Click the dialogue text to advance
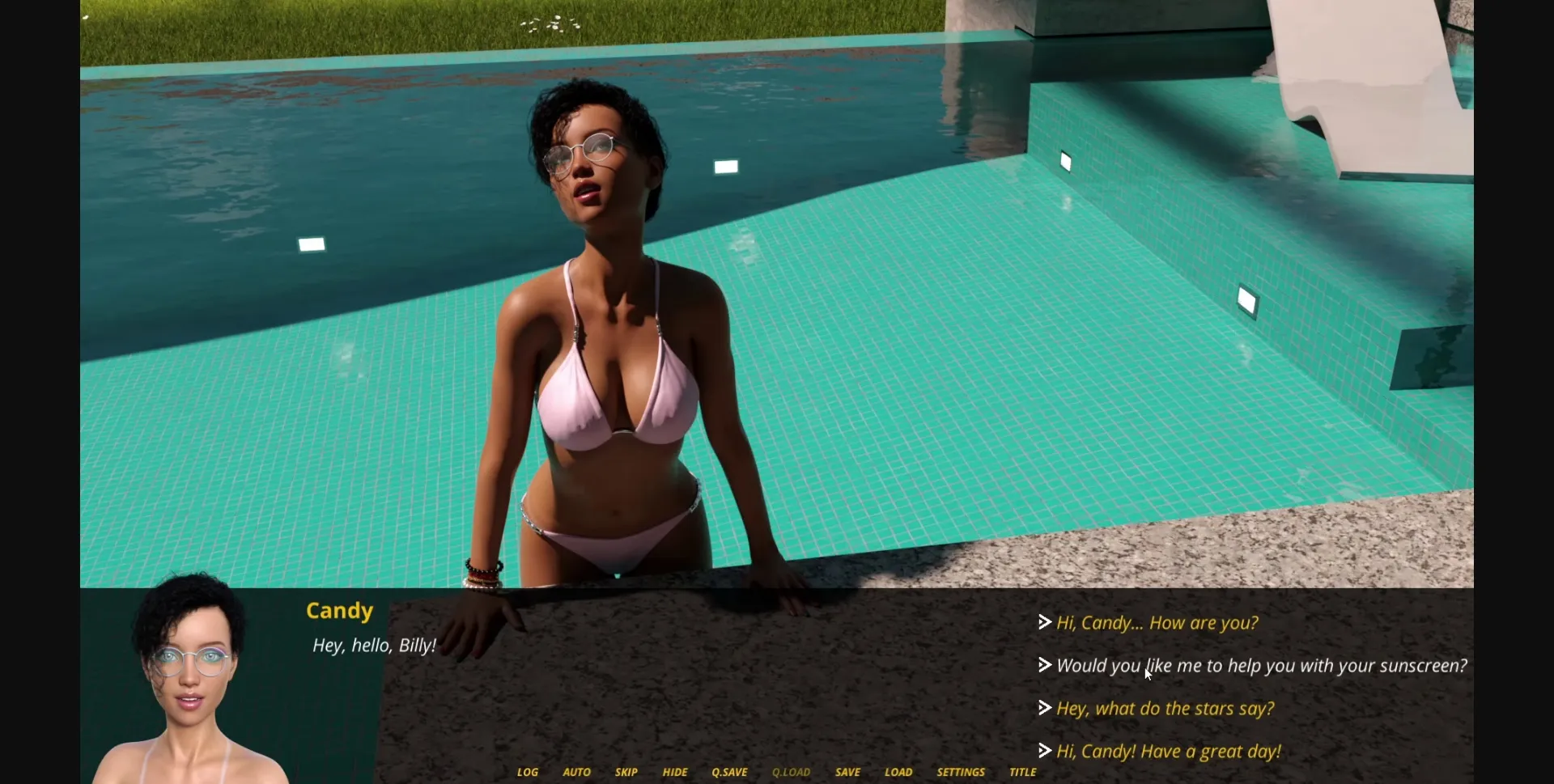The image size is (1554, 784). [375, 646]
